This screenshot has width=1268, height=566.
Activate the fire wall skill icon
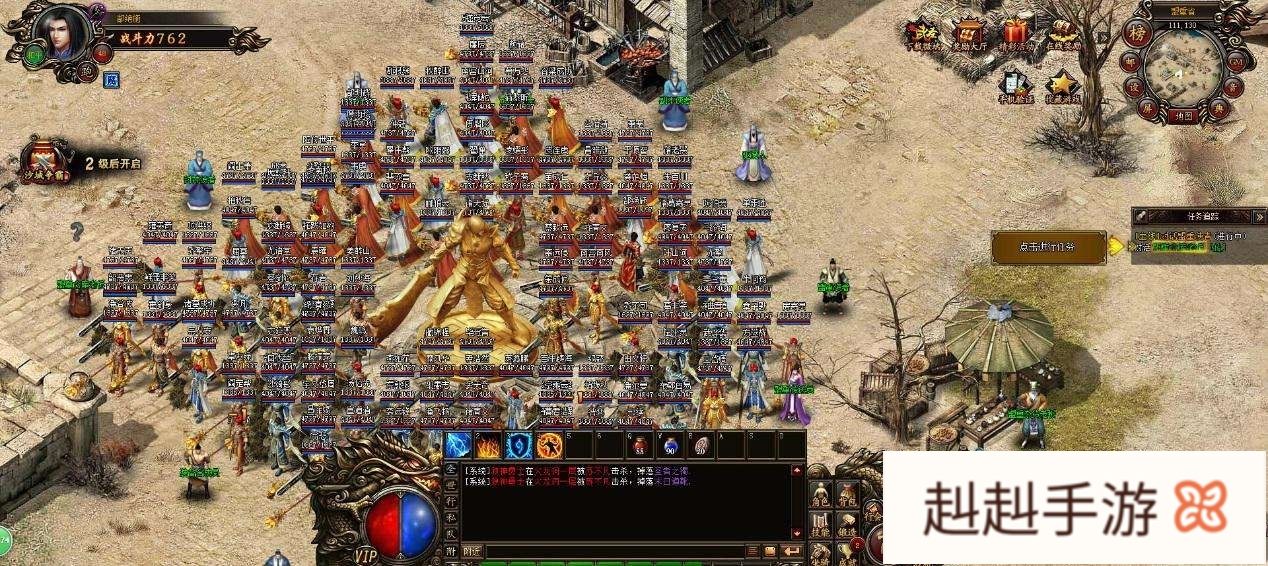tap(488, 445)
